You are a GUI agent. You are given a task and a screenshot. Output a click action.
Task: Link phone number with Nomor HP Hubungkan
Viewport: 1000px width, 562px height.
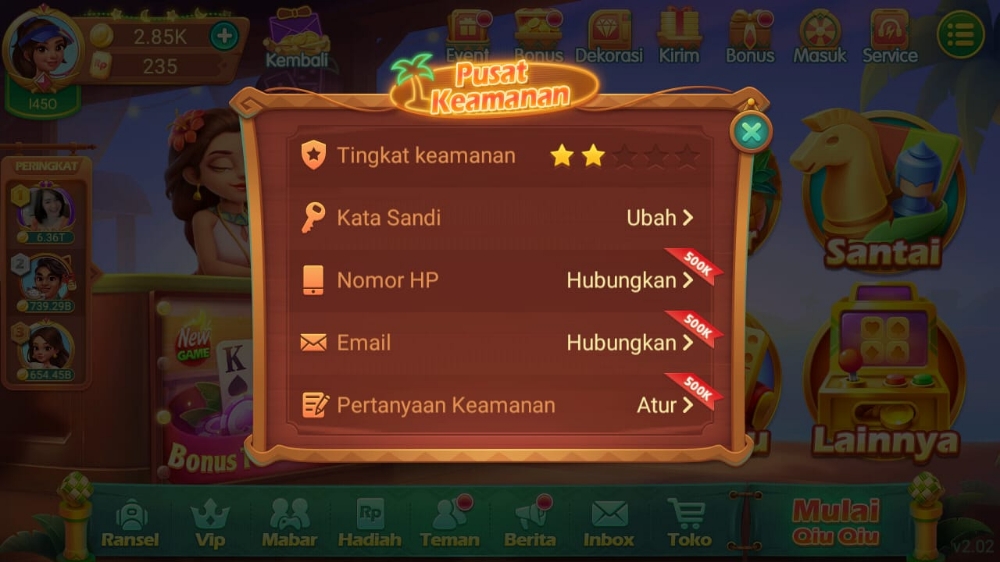629,281
